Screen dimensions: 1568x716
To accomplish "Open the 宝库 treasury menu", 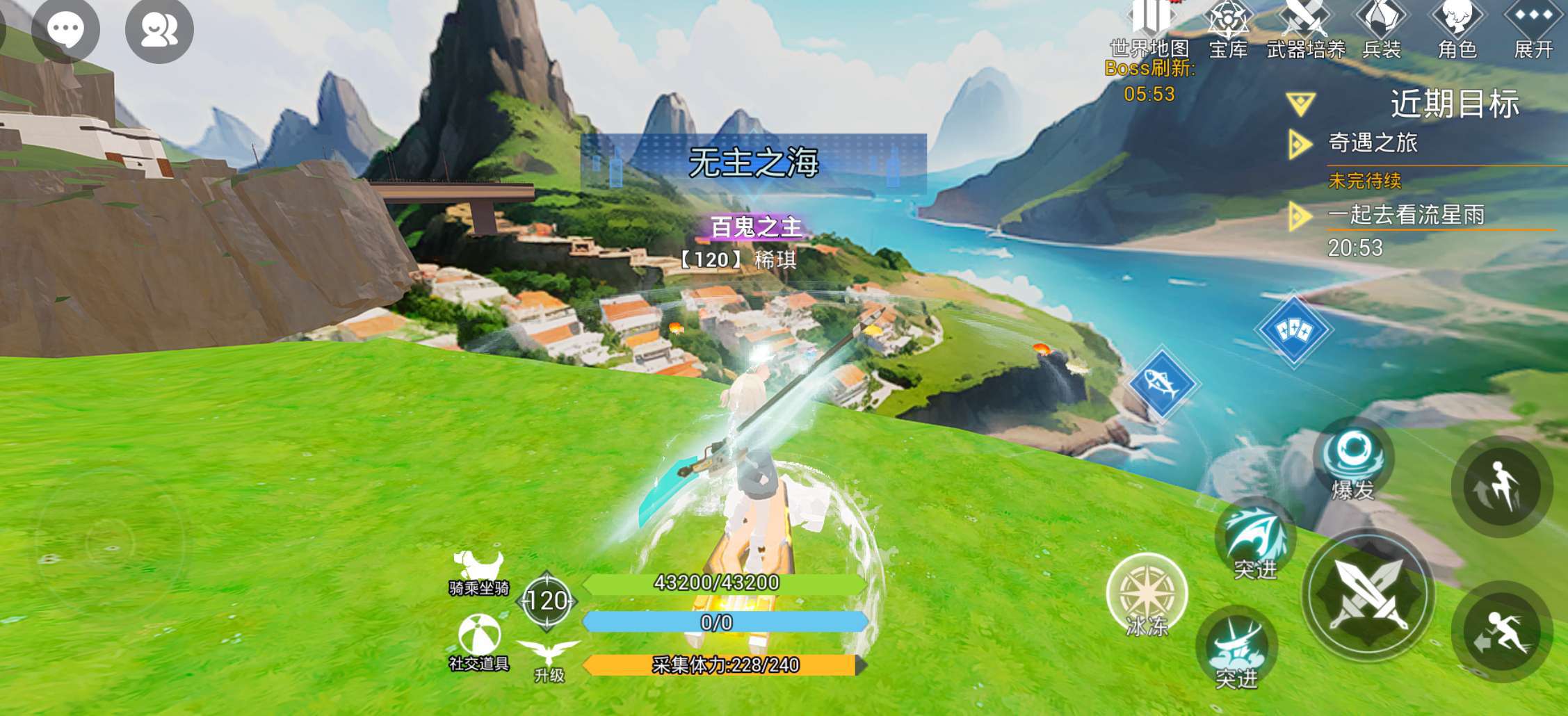I will [1228, 29].
